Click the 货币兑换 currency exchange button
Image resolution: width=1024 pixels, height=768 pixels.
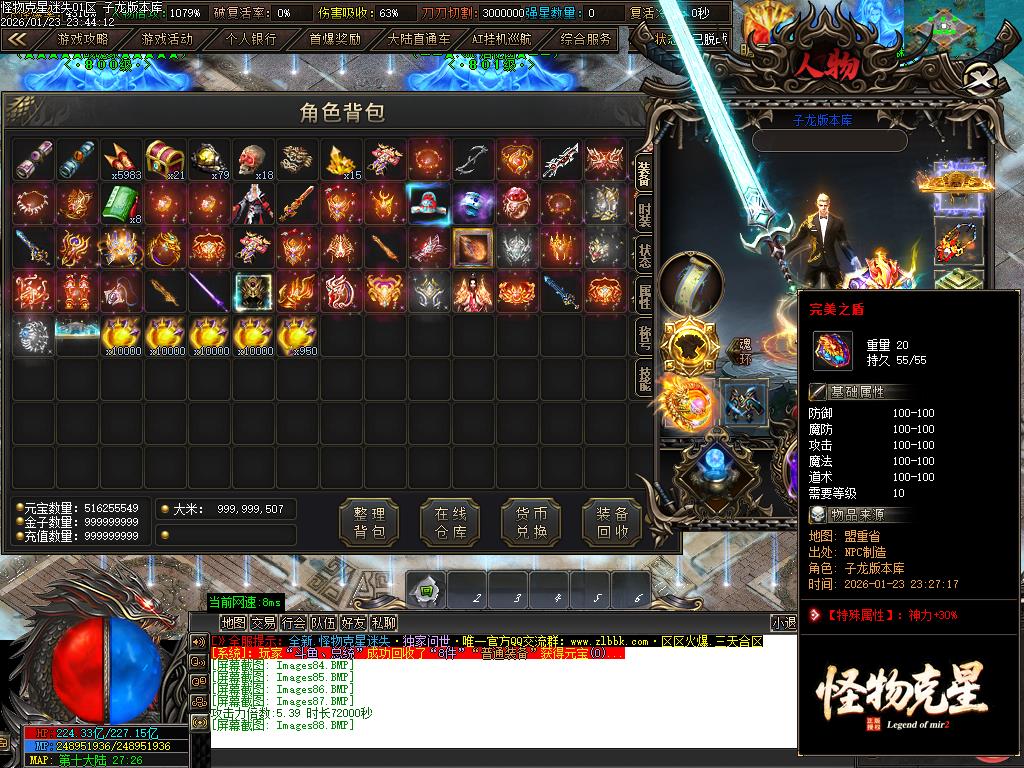(x=531, y=522)
